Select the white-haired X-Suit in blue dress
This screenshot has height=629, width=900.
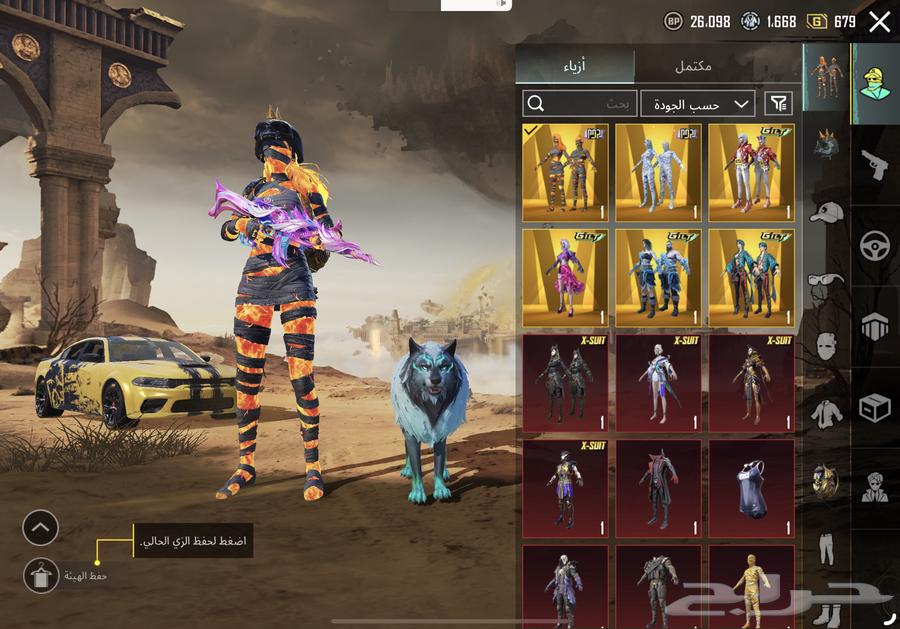click(658, 382)
